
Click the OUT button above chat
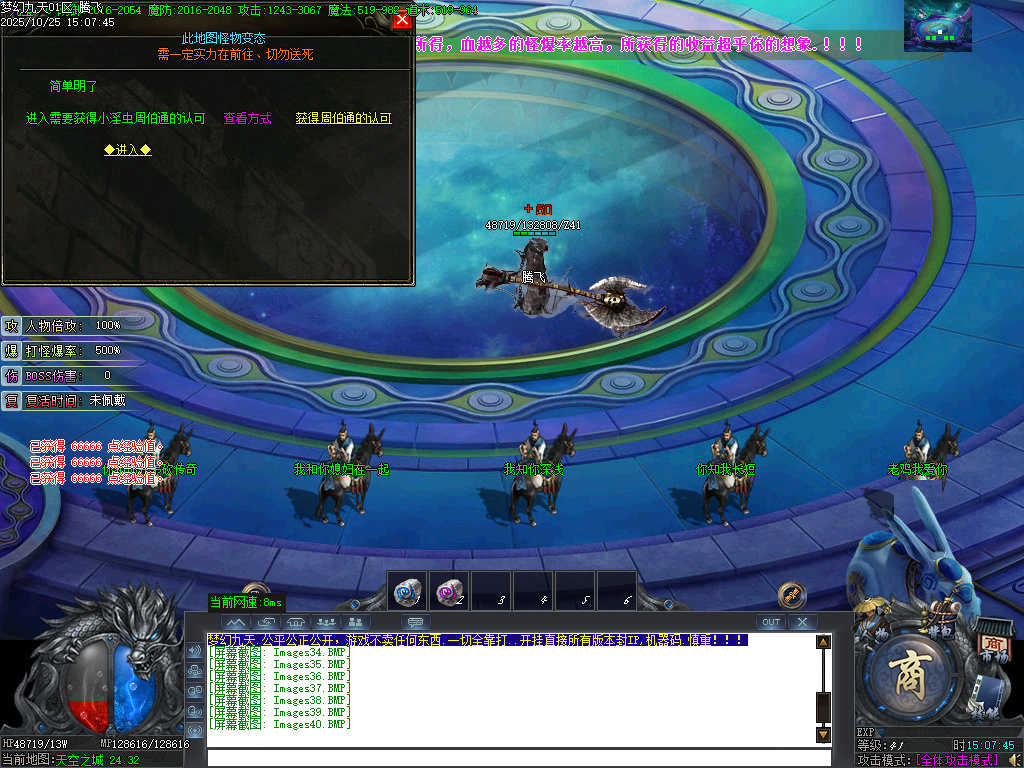[x=770, y=622]
